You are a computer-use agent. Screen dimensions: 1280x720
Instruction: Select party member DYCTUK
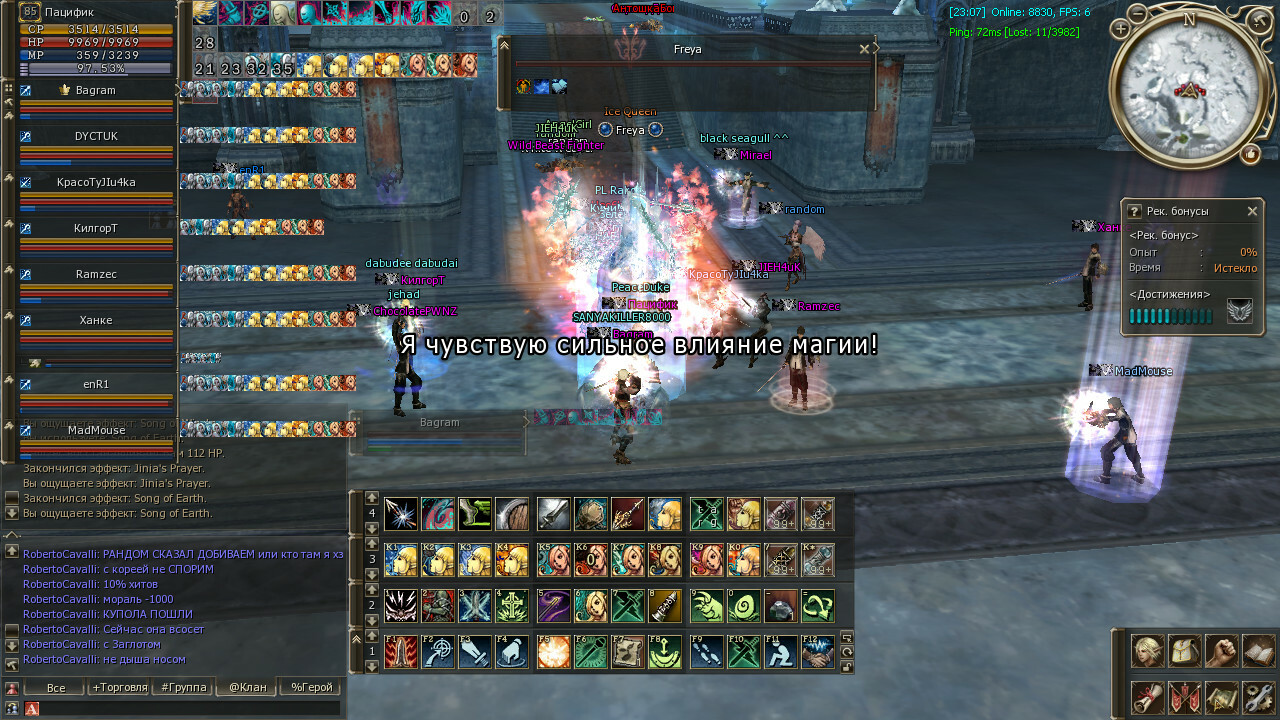pos(96,136)
